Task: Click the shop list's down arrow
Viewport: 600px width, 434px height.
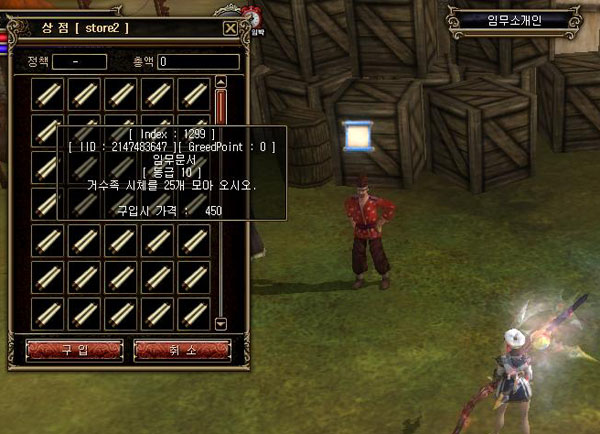Action: click(x=221, y=323)
